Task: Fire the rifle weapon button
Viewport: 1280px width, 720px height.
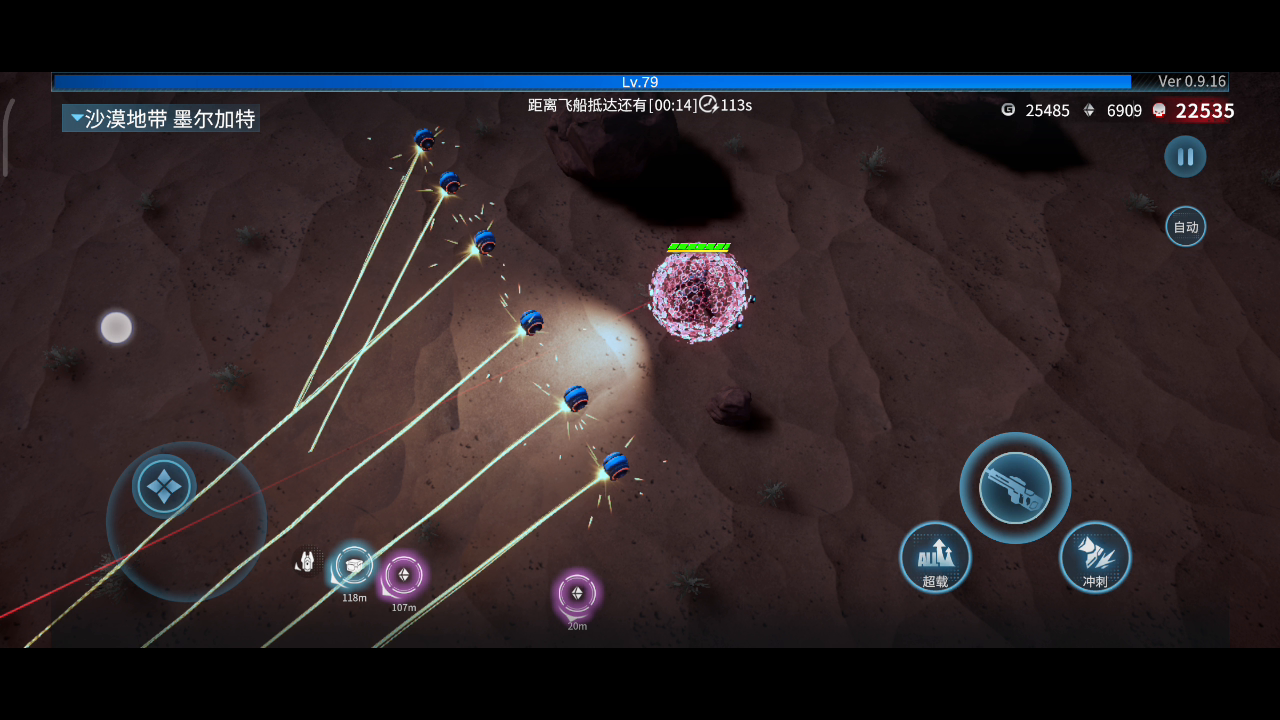Action: point(1015,488)
